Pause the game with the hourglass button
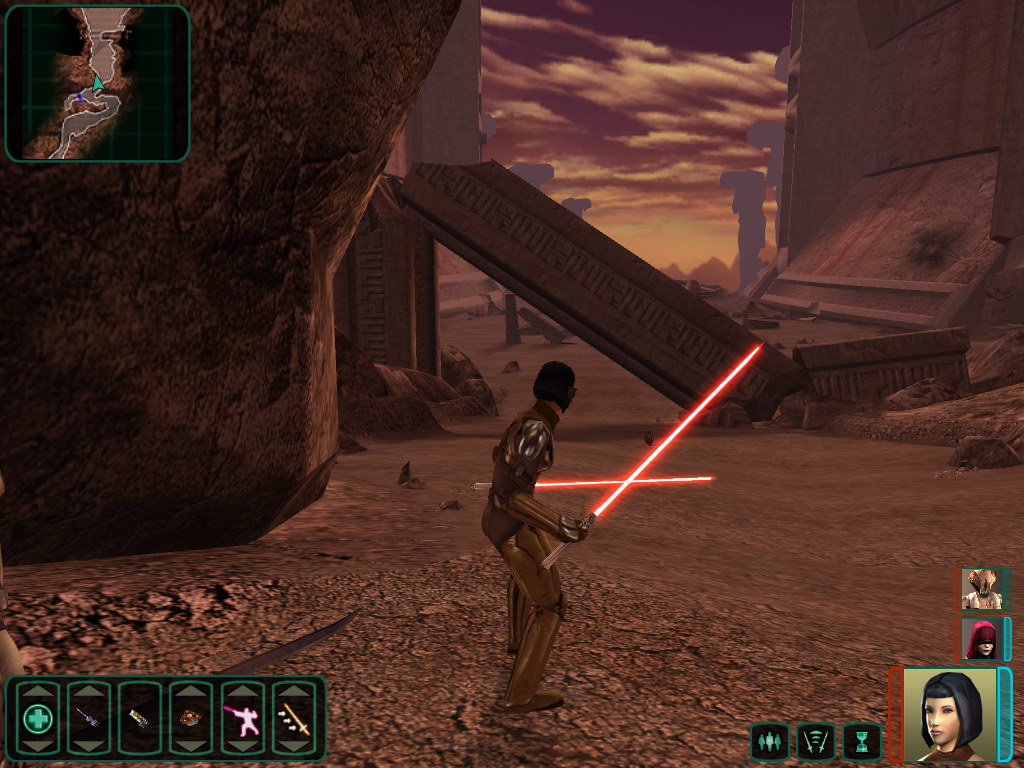Viewport: 1024px width, 768px height. [861, 741]
